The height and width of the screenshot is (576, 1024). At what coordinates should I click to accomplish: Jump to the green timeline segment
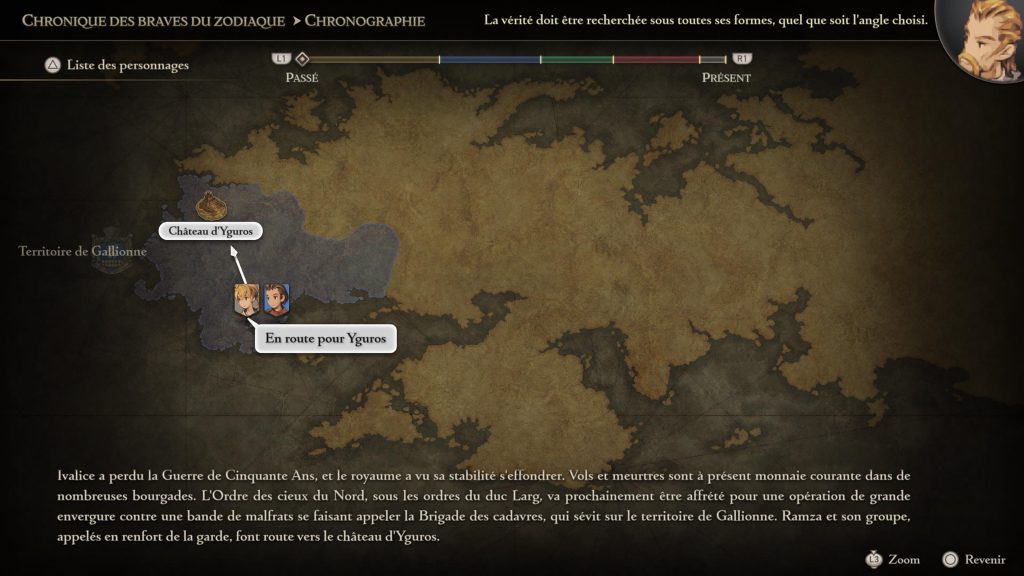[576, 60]
